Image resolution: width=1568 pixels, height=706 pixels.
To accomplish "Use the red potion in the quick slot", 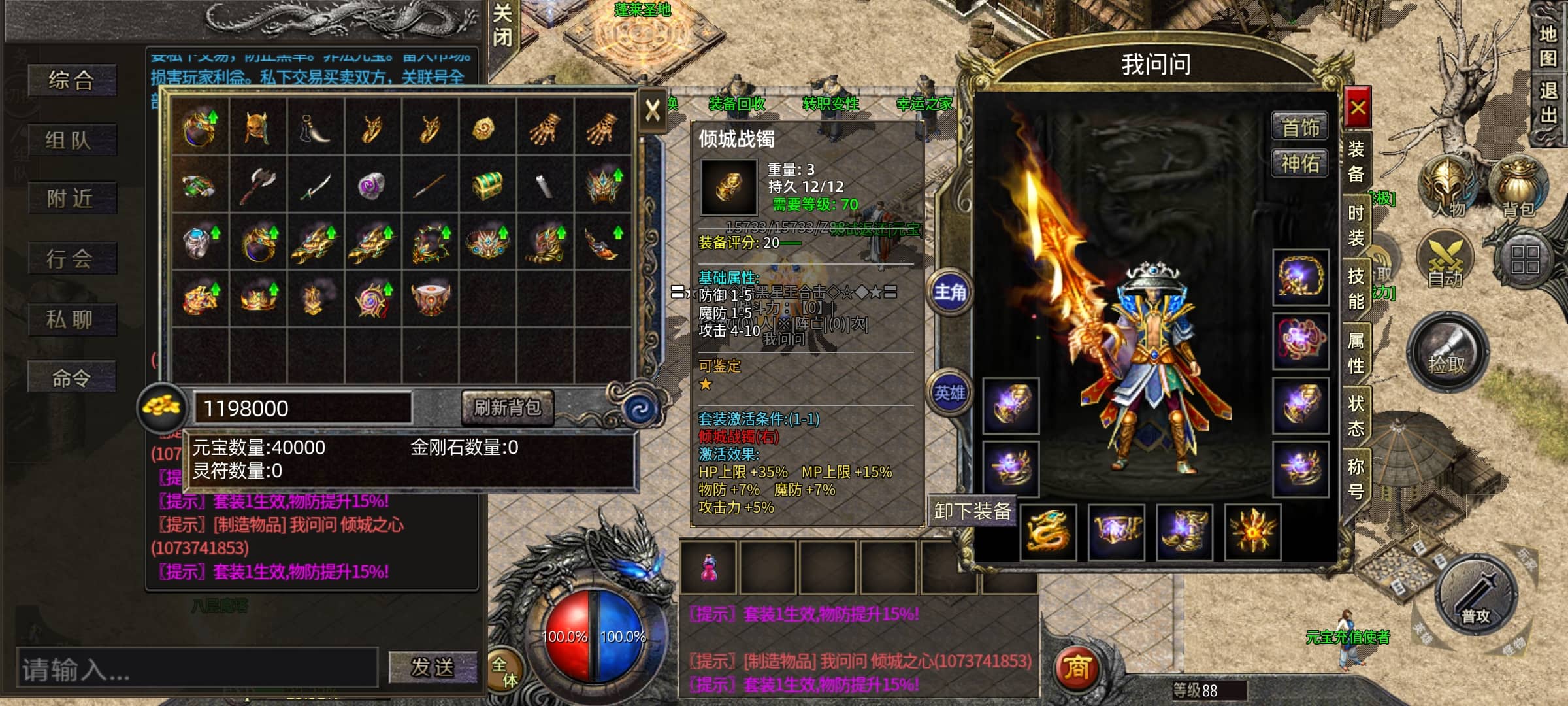I will coord(708,567).
